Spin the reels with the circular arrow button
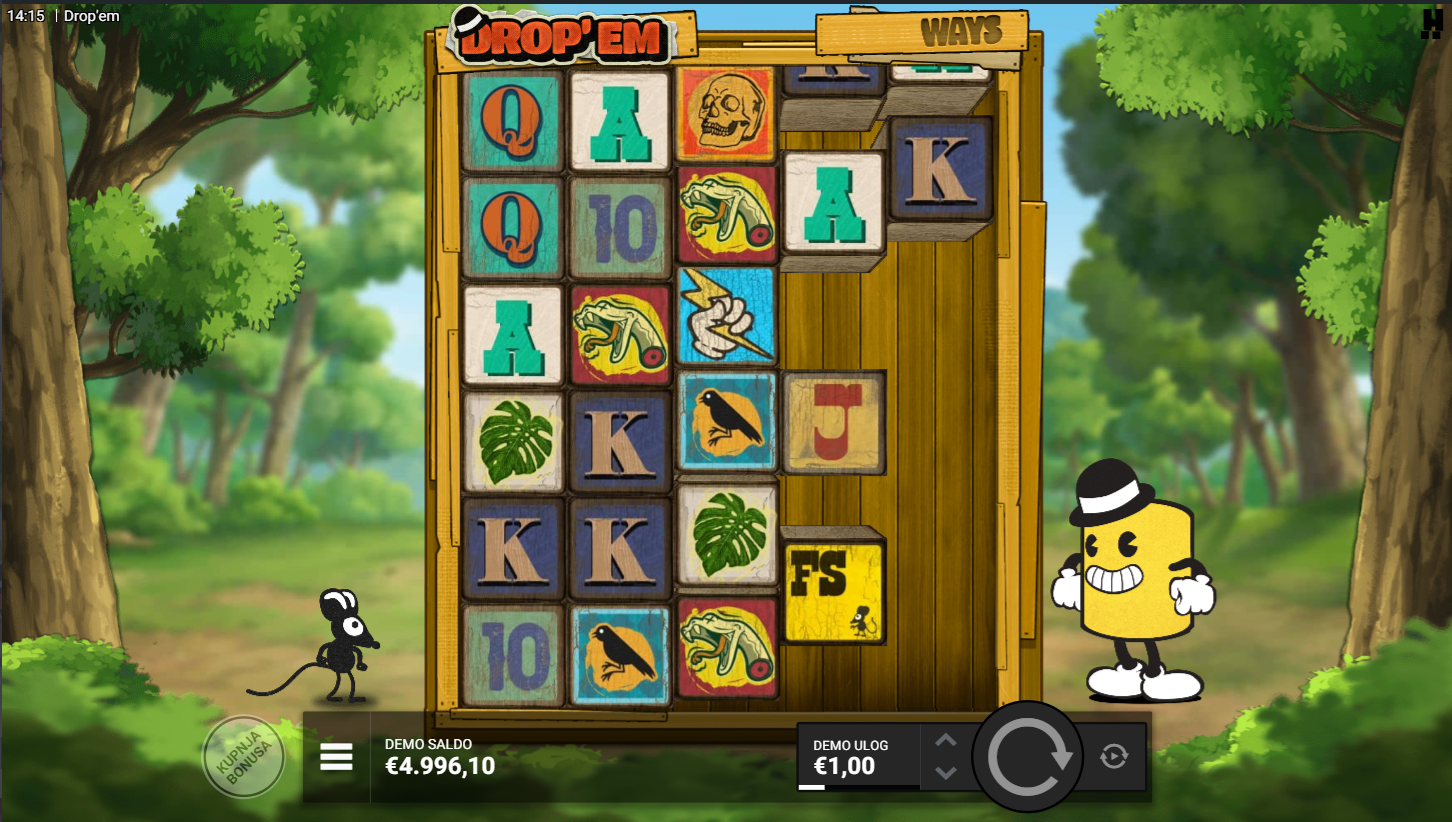Viewport: 1452px width, 822px height. click(1028, 757)
